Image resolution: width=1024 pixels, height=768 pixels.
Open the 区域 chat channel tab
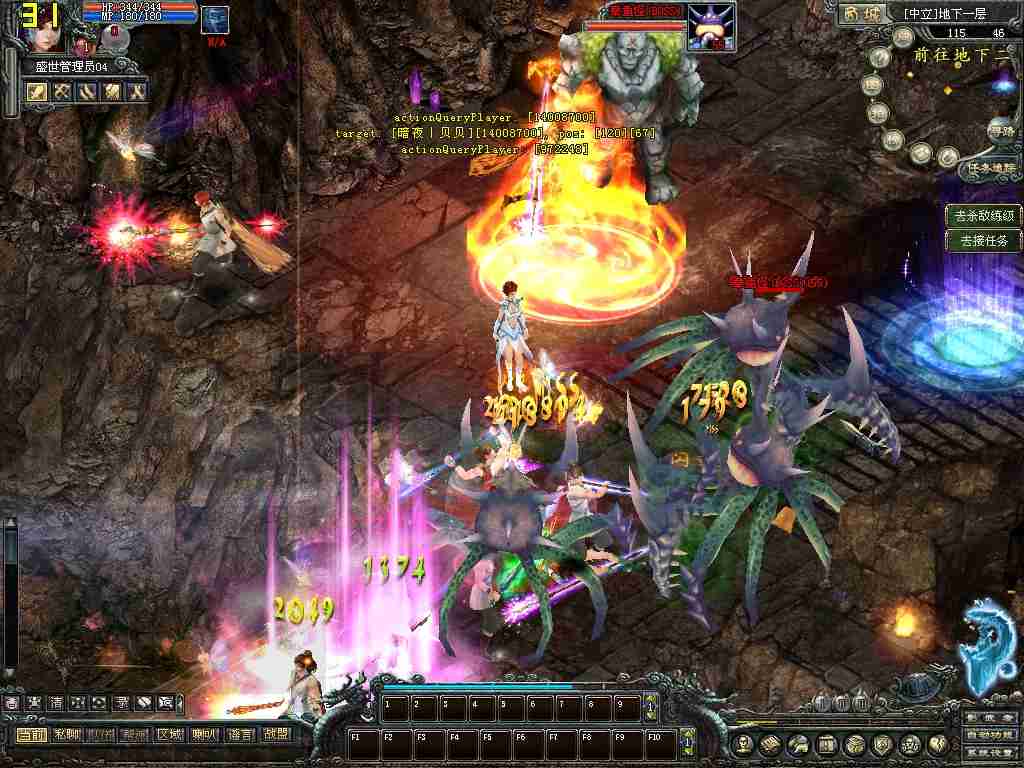[x=169, y=734]
